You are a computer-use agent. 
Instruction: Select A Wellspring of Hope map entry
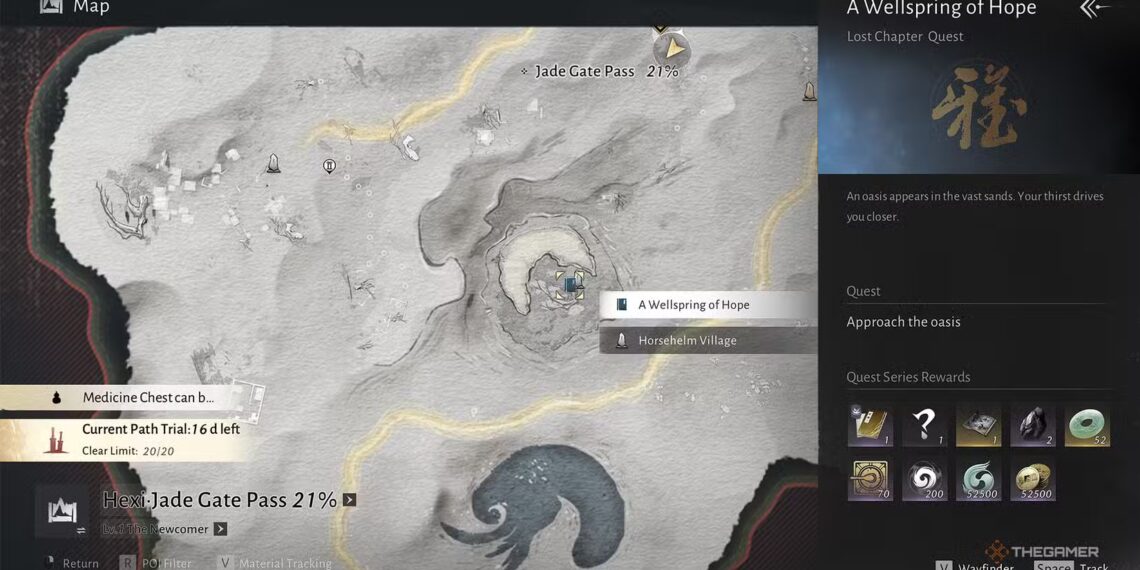[706, 305]
